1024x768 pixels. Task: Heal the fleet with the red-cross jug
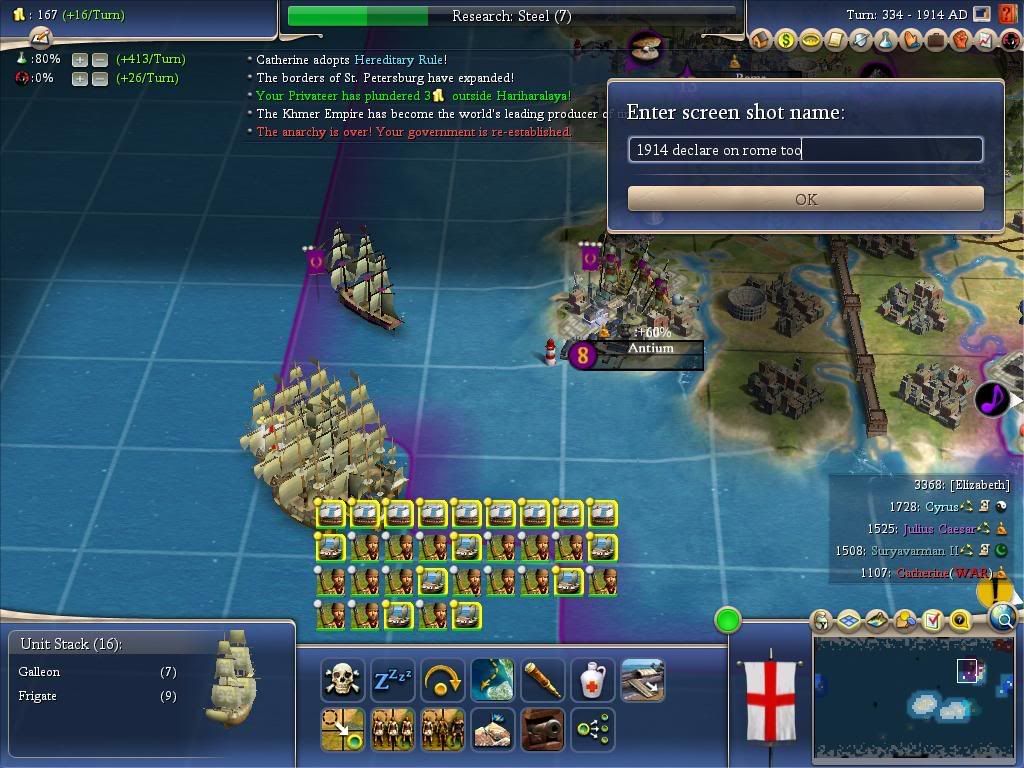click(593, 681)
